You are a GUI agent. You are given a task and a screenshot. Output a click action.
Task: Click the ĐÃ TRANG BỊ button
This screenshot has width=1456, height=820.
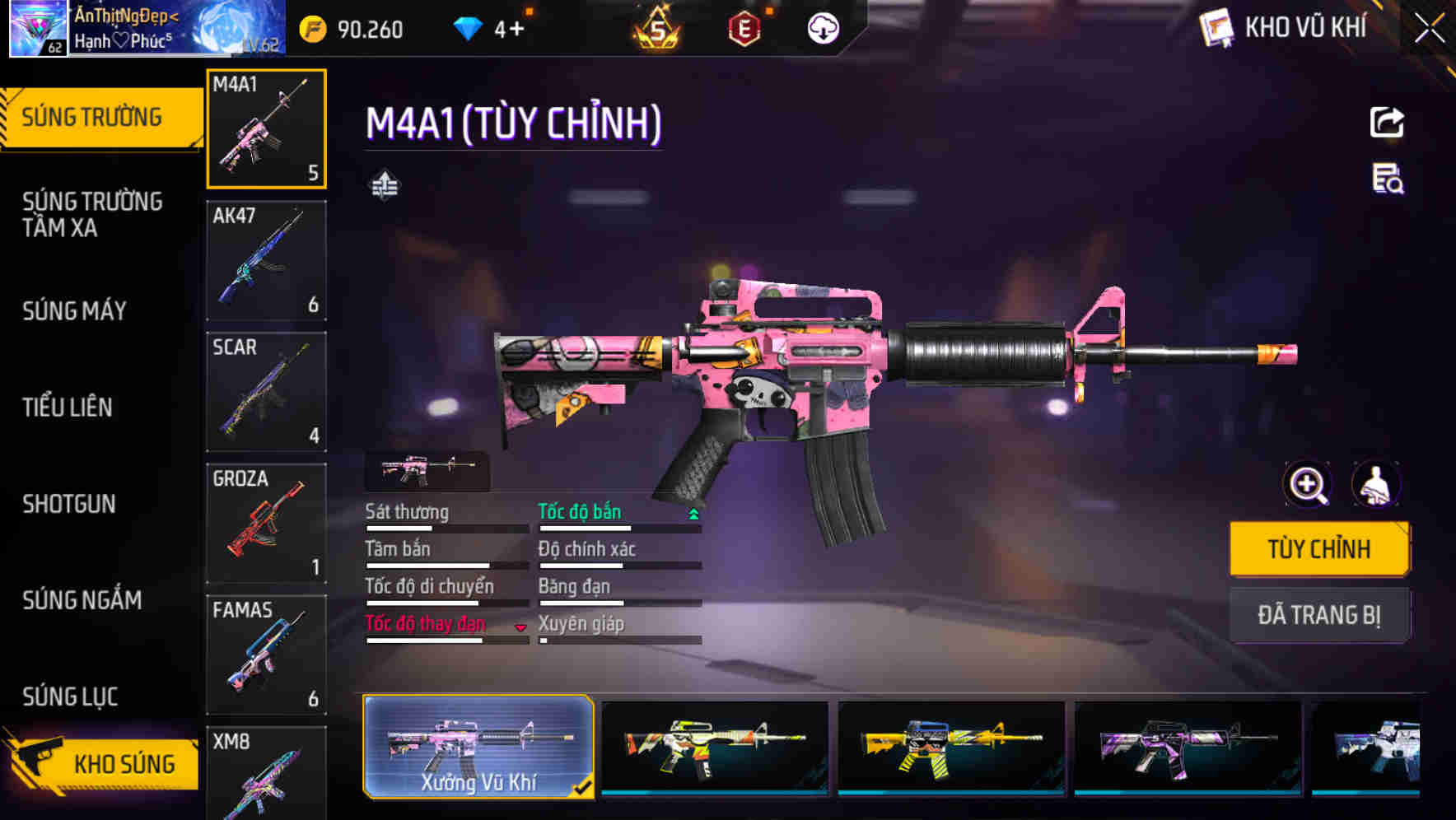coord(1319,615)
